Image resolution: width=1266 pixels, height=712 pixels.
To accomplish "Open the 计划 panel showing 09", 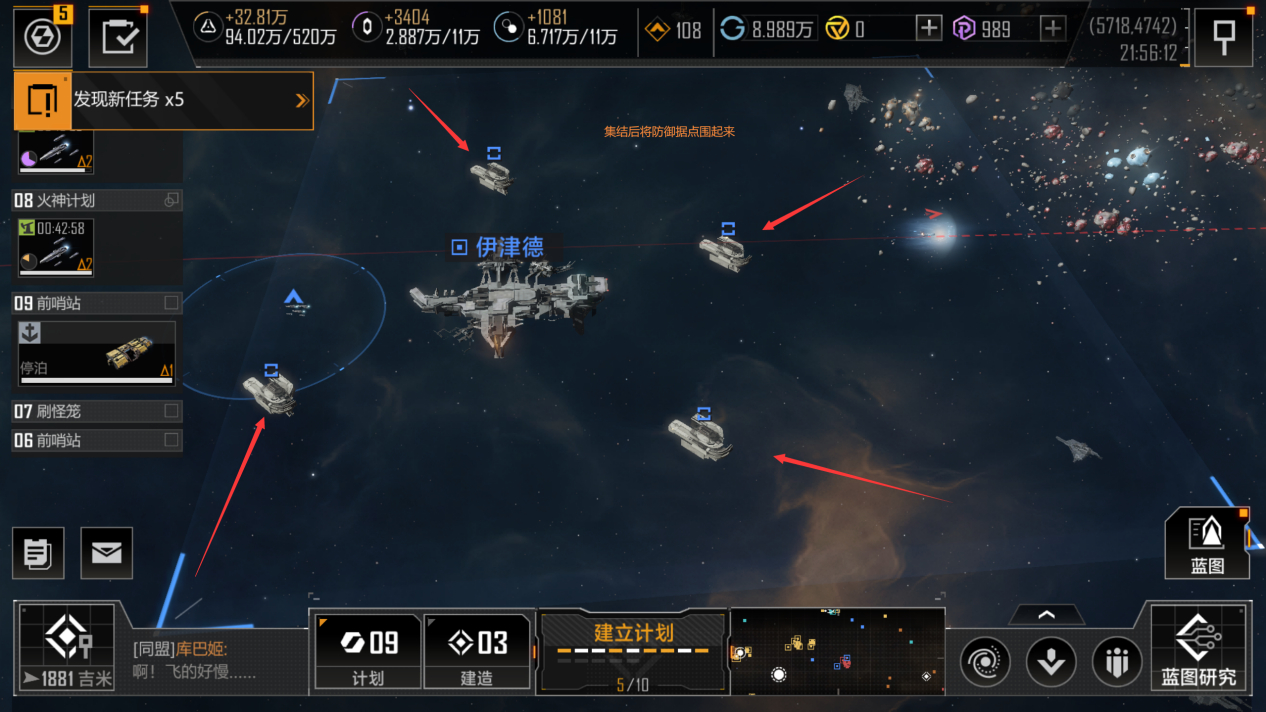I will [367, 651].
